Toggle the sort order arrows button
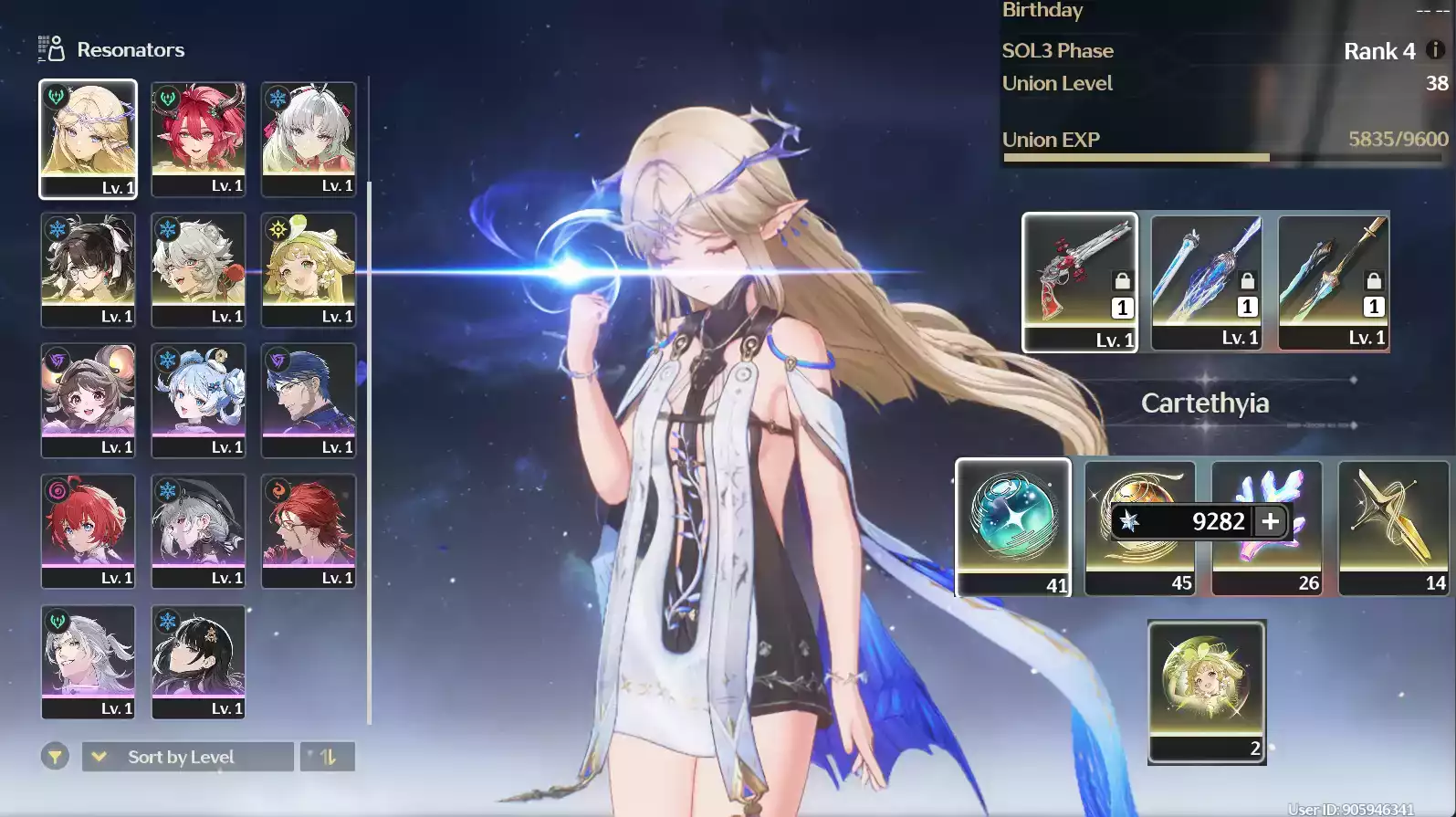The width and height of the screenshot is (1456, 817). tap(327, 757)
